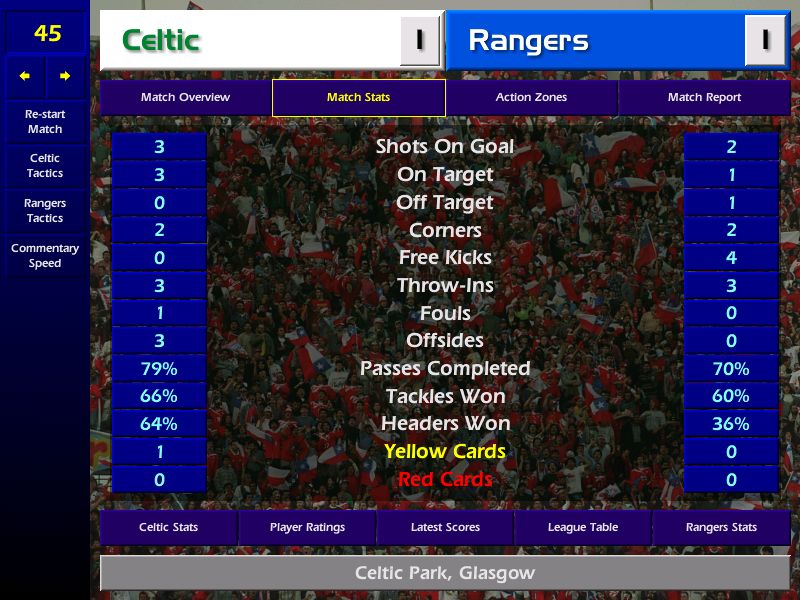The width and height of the screenshot is (800, 600).
Task: Click the Re-start Match button
Action: (x=45, y=121)
